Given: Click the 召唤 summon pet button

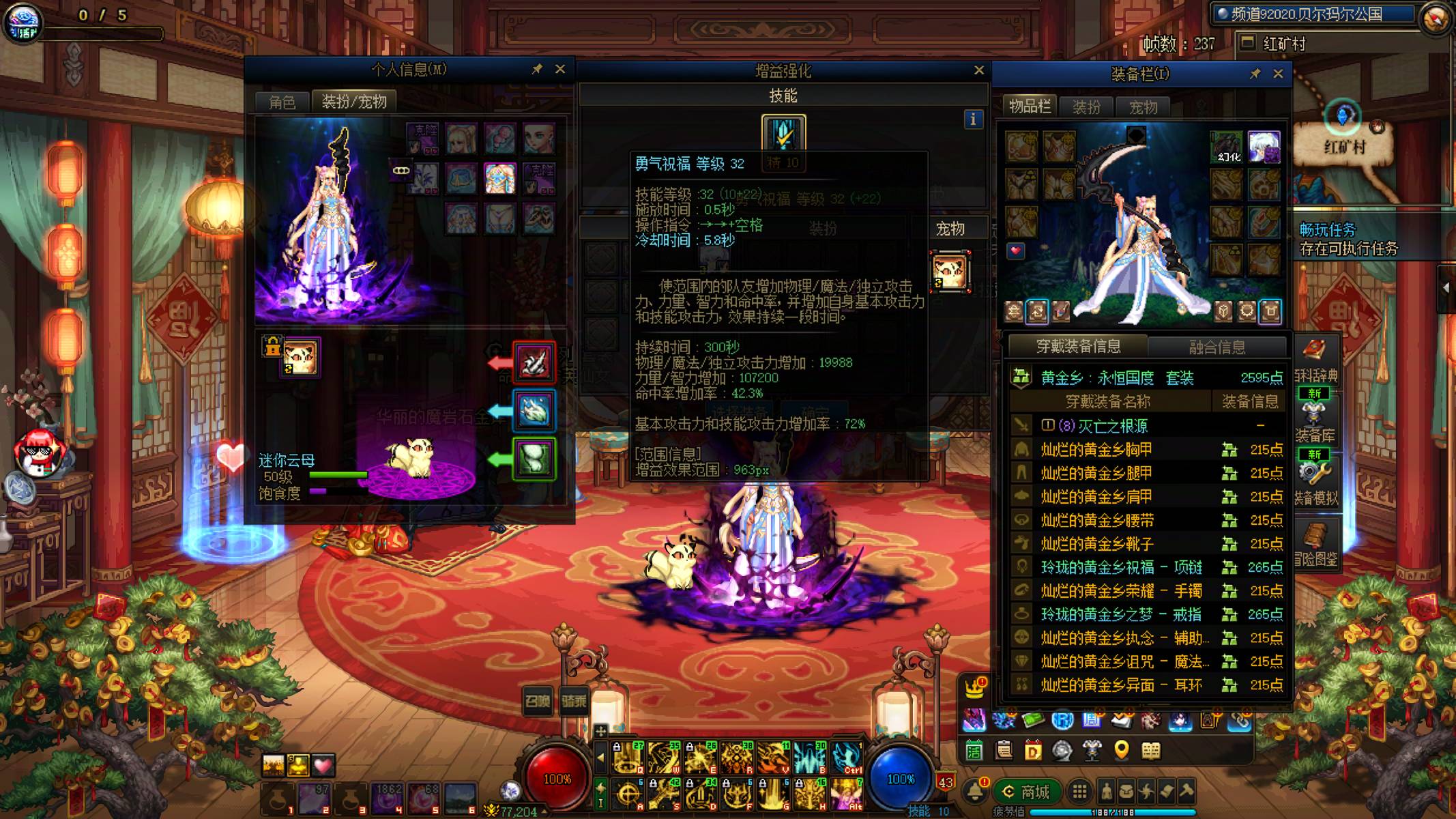Looking at the screenshot, I should tap(537, 701).
